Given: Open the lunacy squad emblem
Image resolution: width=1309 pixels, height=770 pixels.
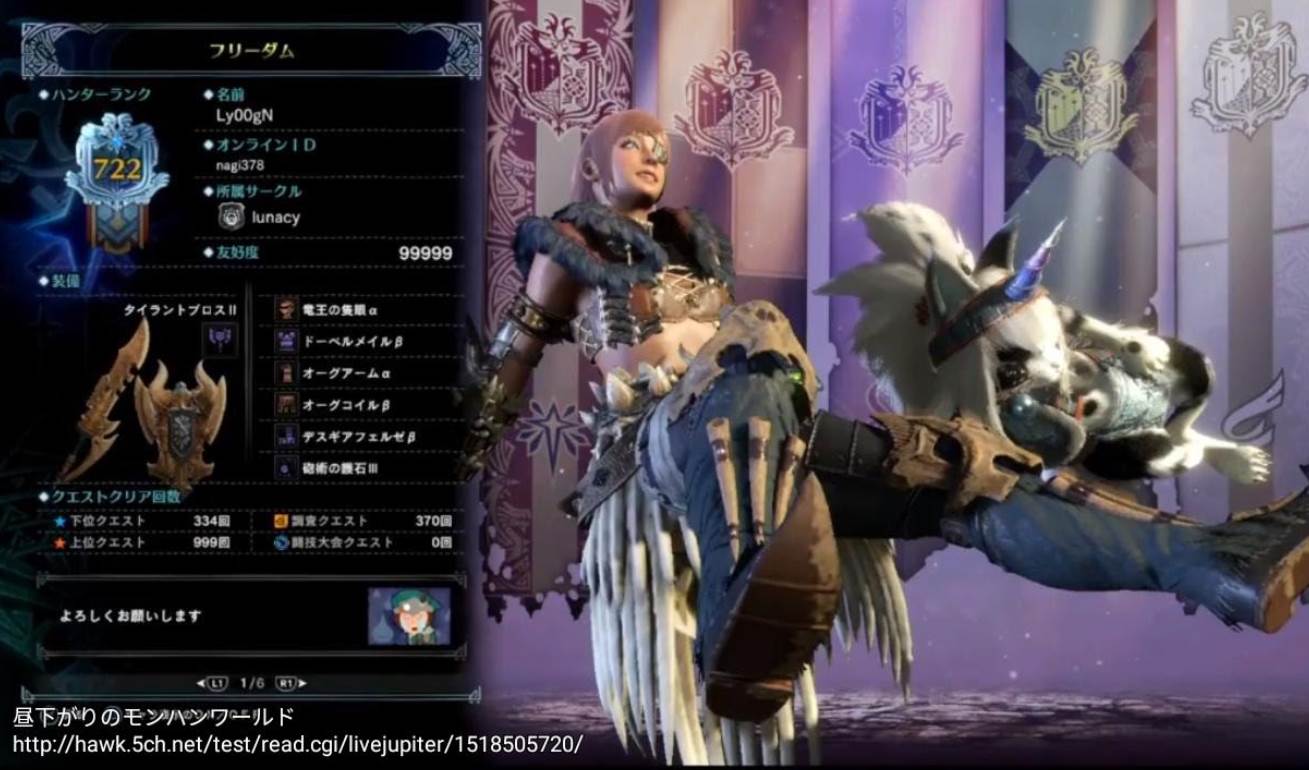Looking at the screenshot, I should (230, 216).
